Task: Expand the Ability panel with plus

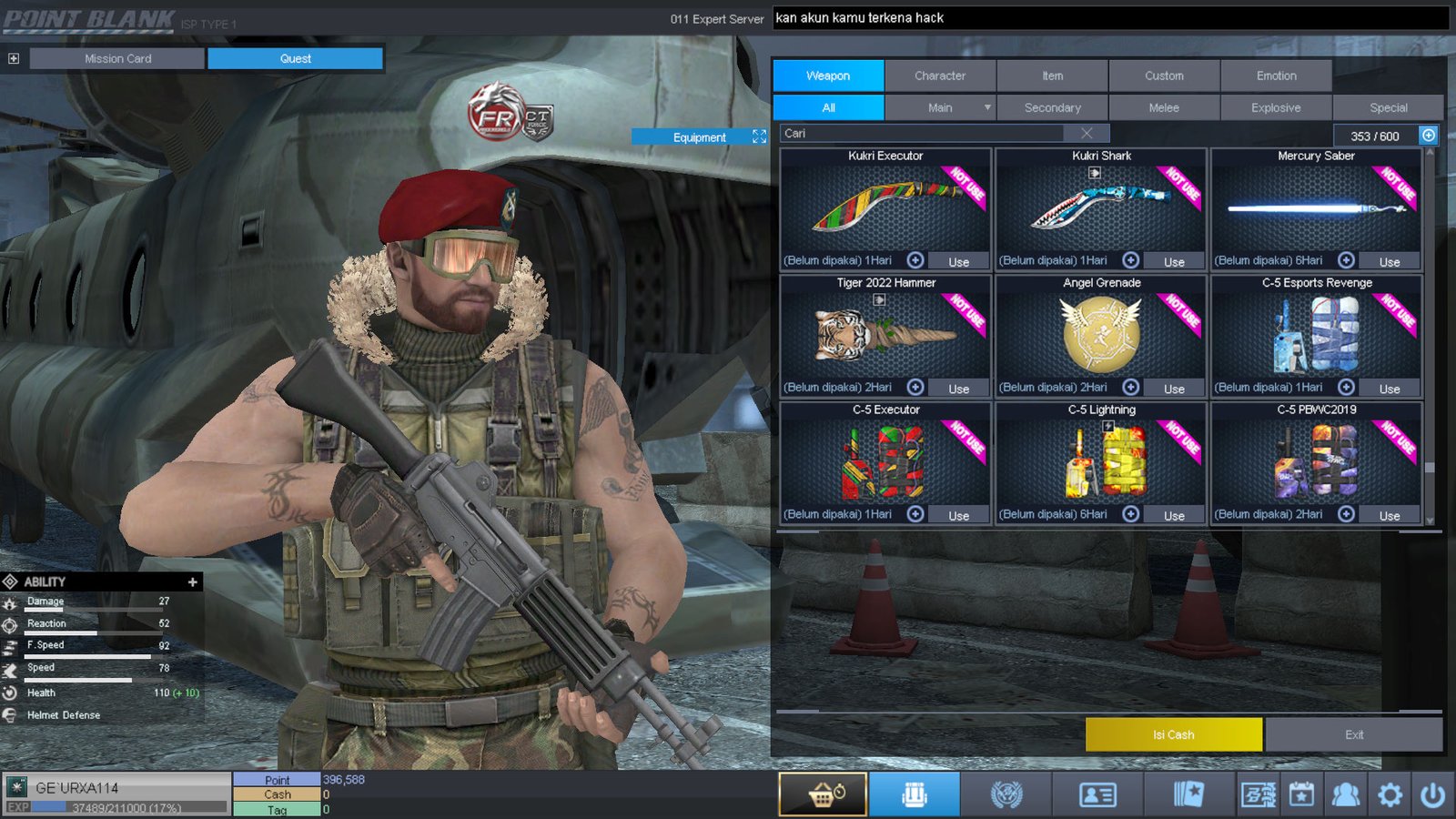Action: point(192,581)
